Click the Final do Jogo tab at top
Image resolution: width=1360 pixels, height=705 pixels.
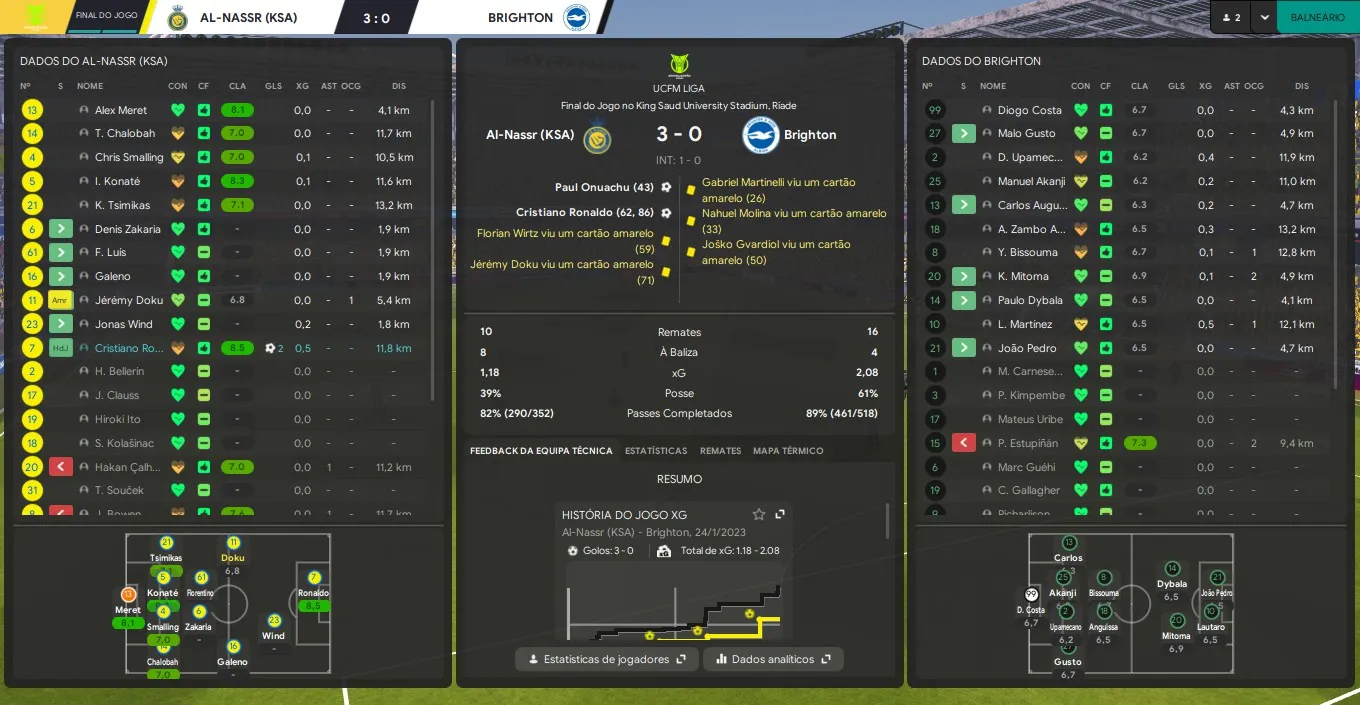click(107, 17)
